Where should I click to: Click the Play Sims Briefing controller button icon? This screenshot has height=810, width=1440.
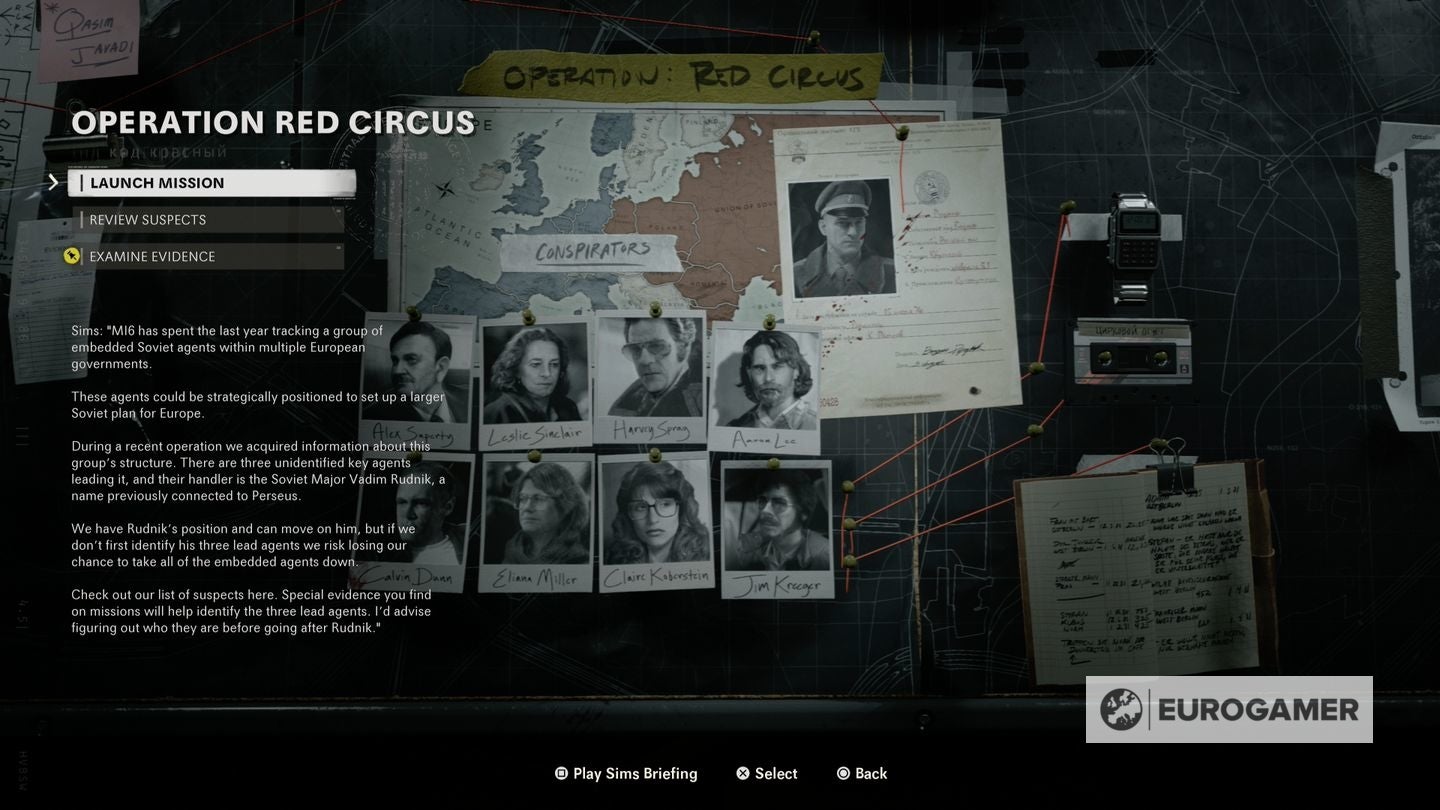coord(560,773)
